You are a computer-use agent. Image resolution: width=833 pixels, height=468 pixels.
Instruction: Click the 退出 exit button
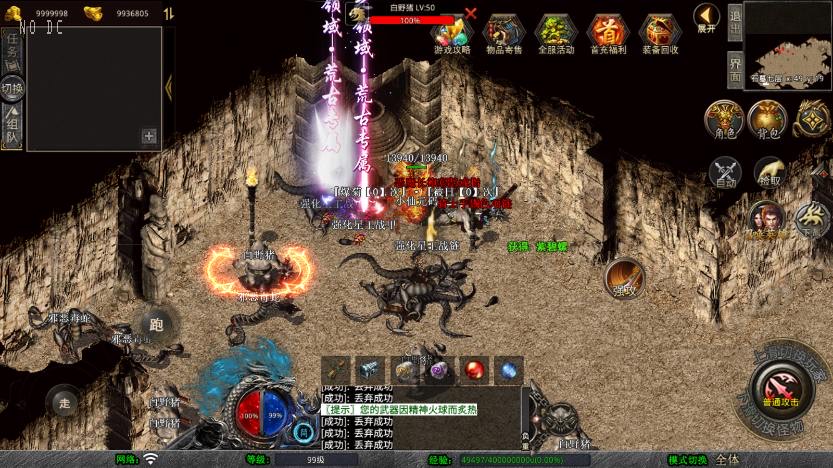coord(735,22)
